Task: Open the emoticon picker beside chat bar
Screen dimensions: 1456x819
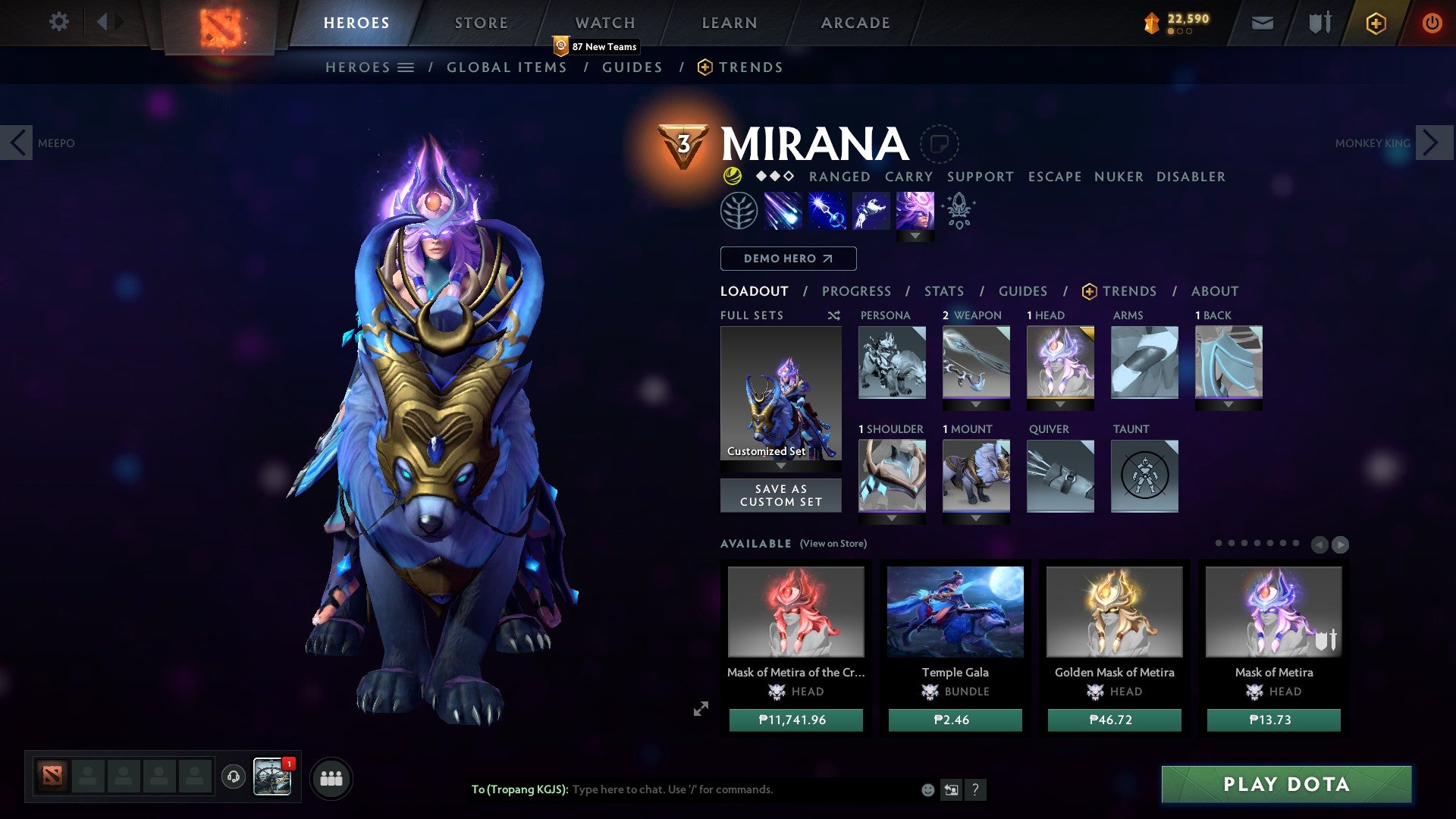Action: pos(927,789)
